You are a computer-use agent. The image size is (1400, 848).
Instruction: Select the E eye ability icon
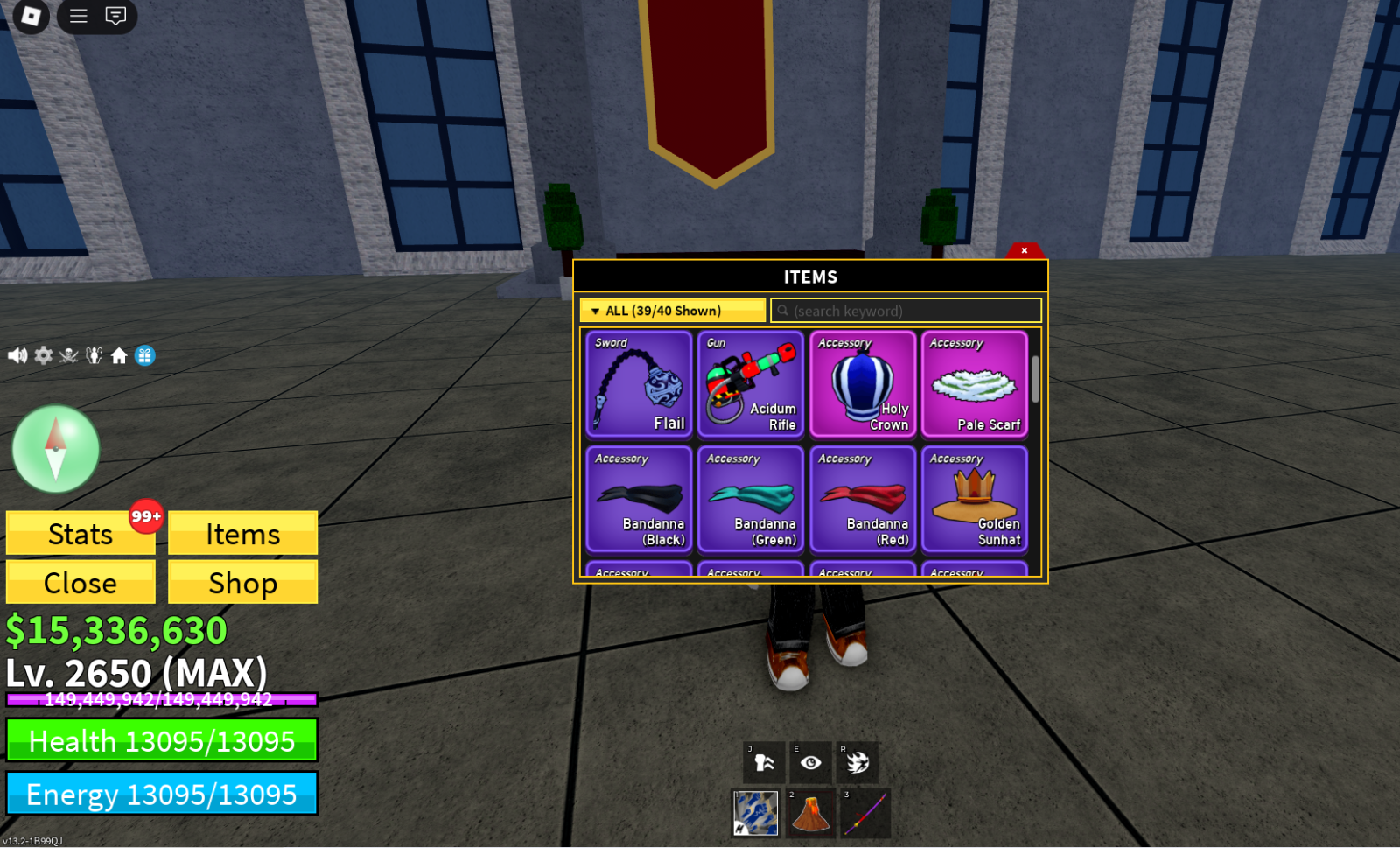pyautogui.click(x=811, y=762)
